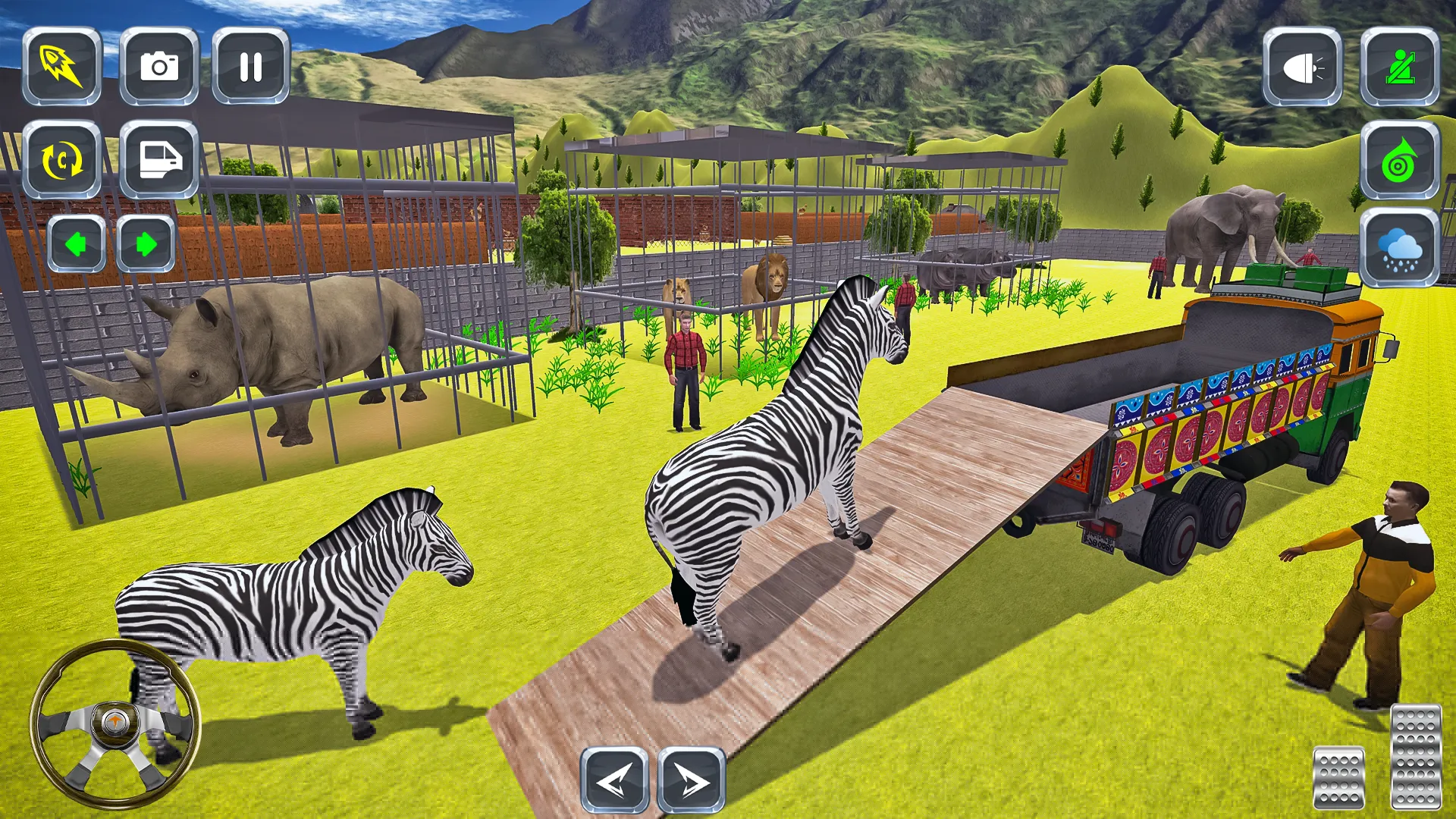Tap the yellow reset vehicle icon
1456x819 pixels.
[x=62, y=159]
